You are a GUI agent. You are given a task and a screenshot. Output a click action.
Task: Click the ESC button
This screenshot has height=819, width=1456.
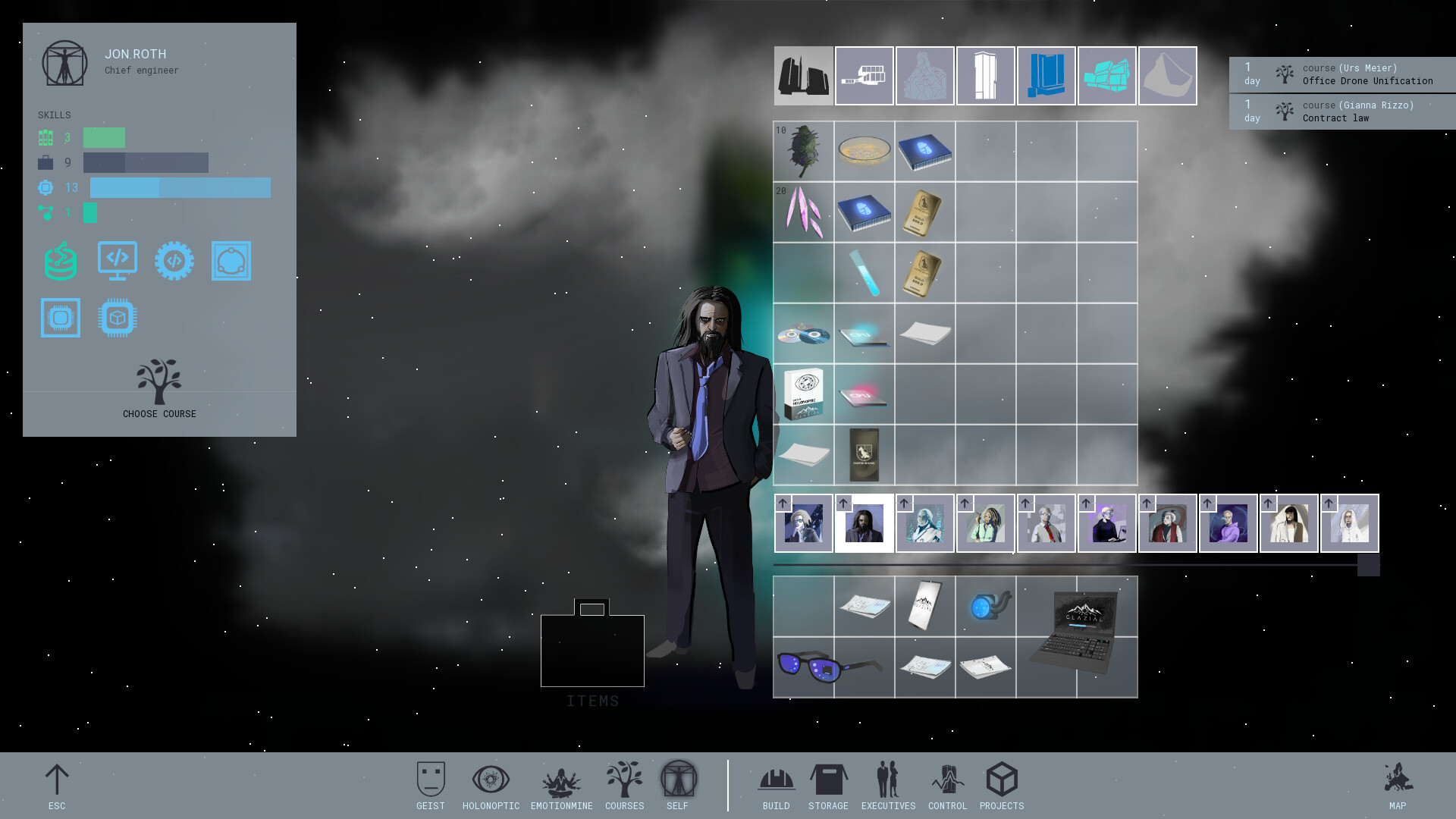[57, 781]
